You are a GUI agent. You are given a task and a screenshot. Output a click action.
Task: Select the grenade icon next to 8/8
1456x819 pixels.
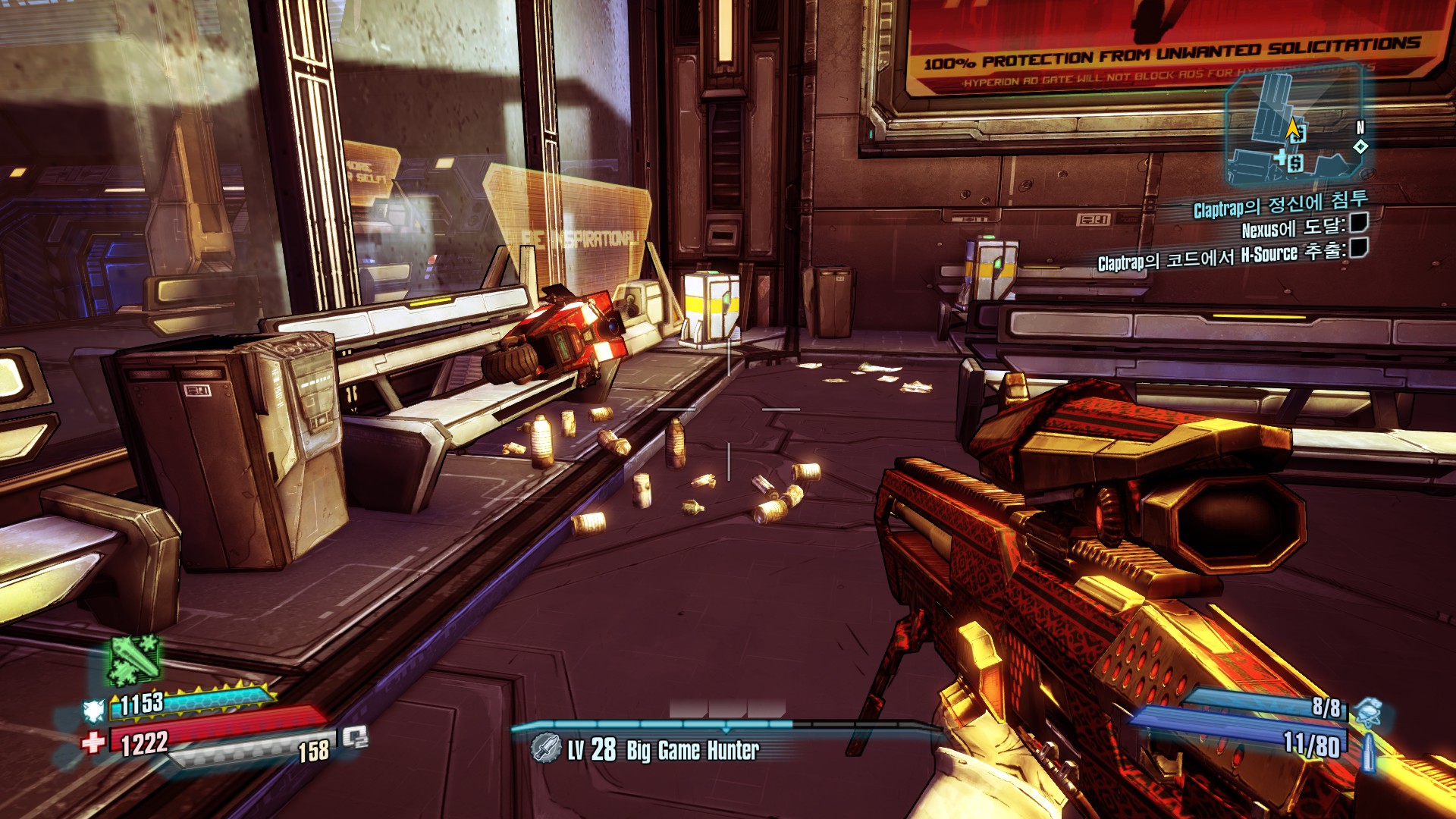tap(1369, 711)
